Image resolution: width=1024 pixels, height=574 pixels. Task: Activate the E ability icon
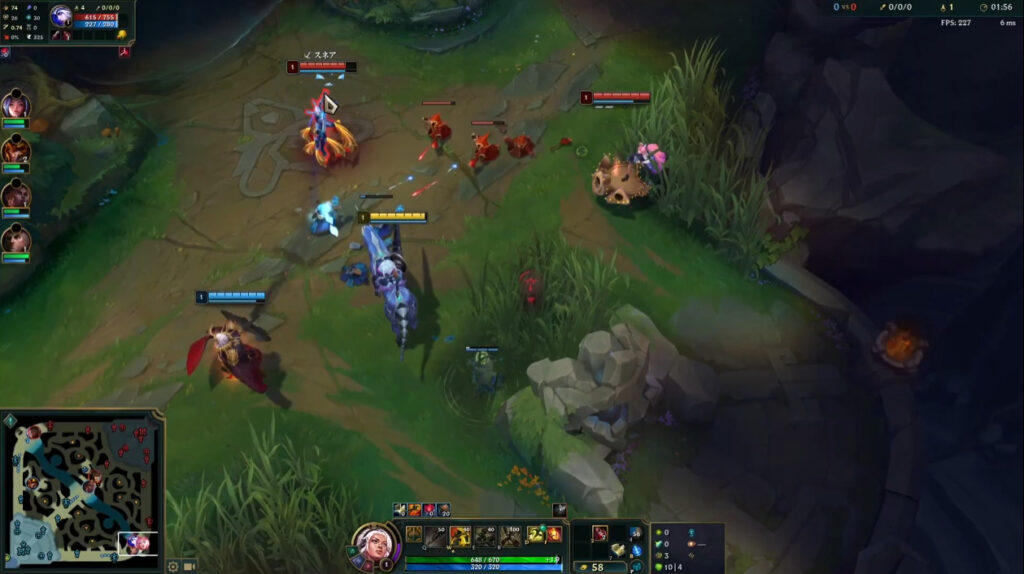pos(485,536)
